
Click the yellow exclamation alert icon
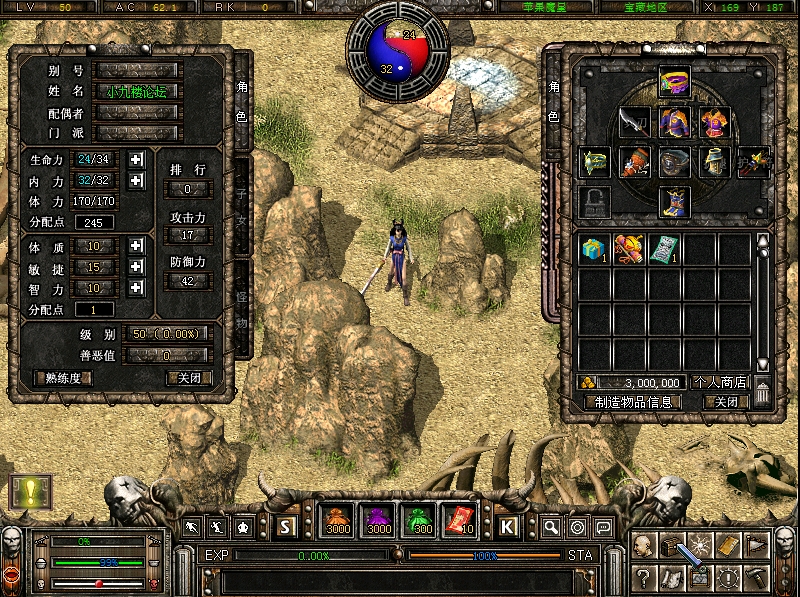click(30, 491)
